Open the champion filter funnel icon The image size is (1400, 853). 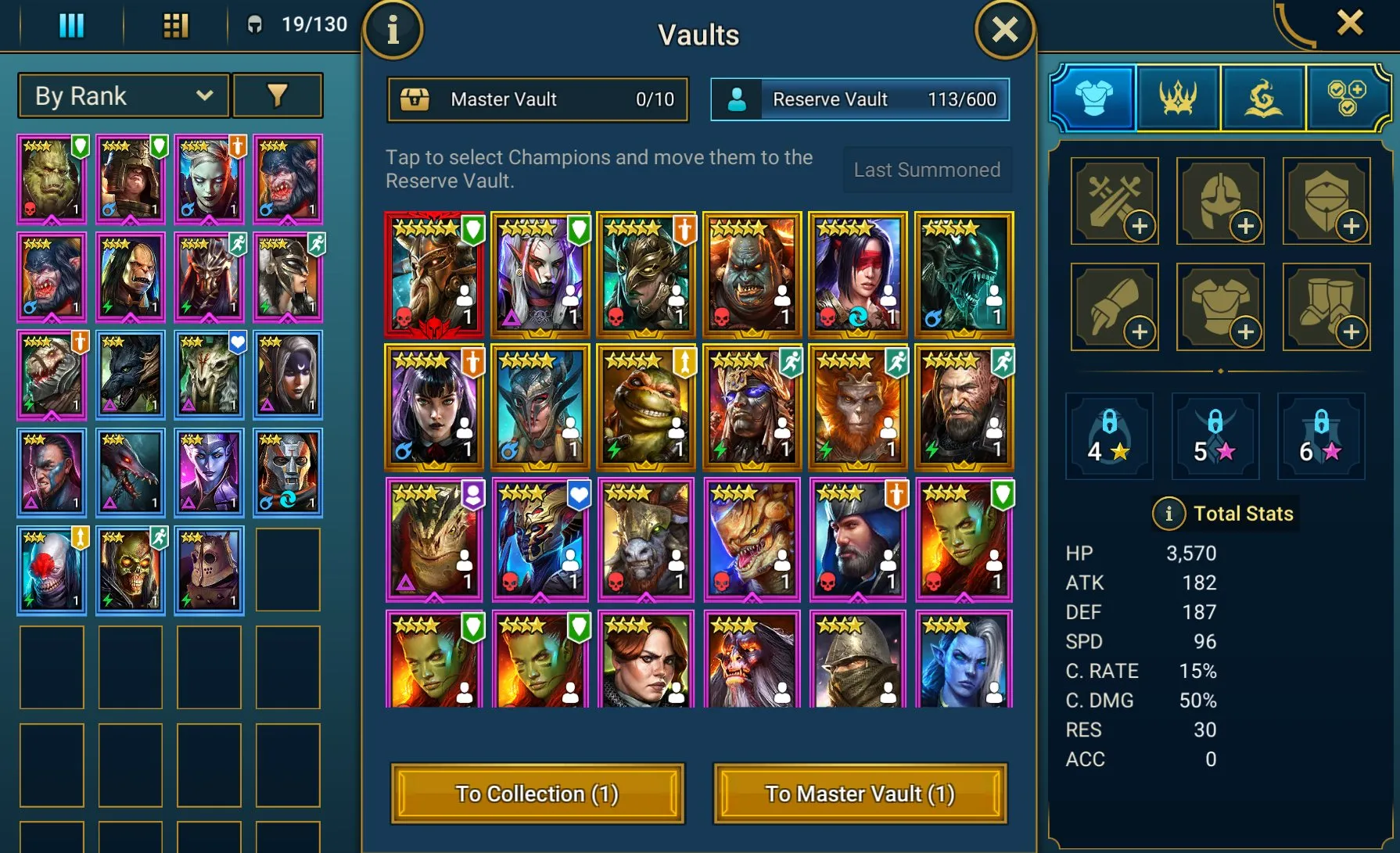[278, 95]
